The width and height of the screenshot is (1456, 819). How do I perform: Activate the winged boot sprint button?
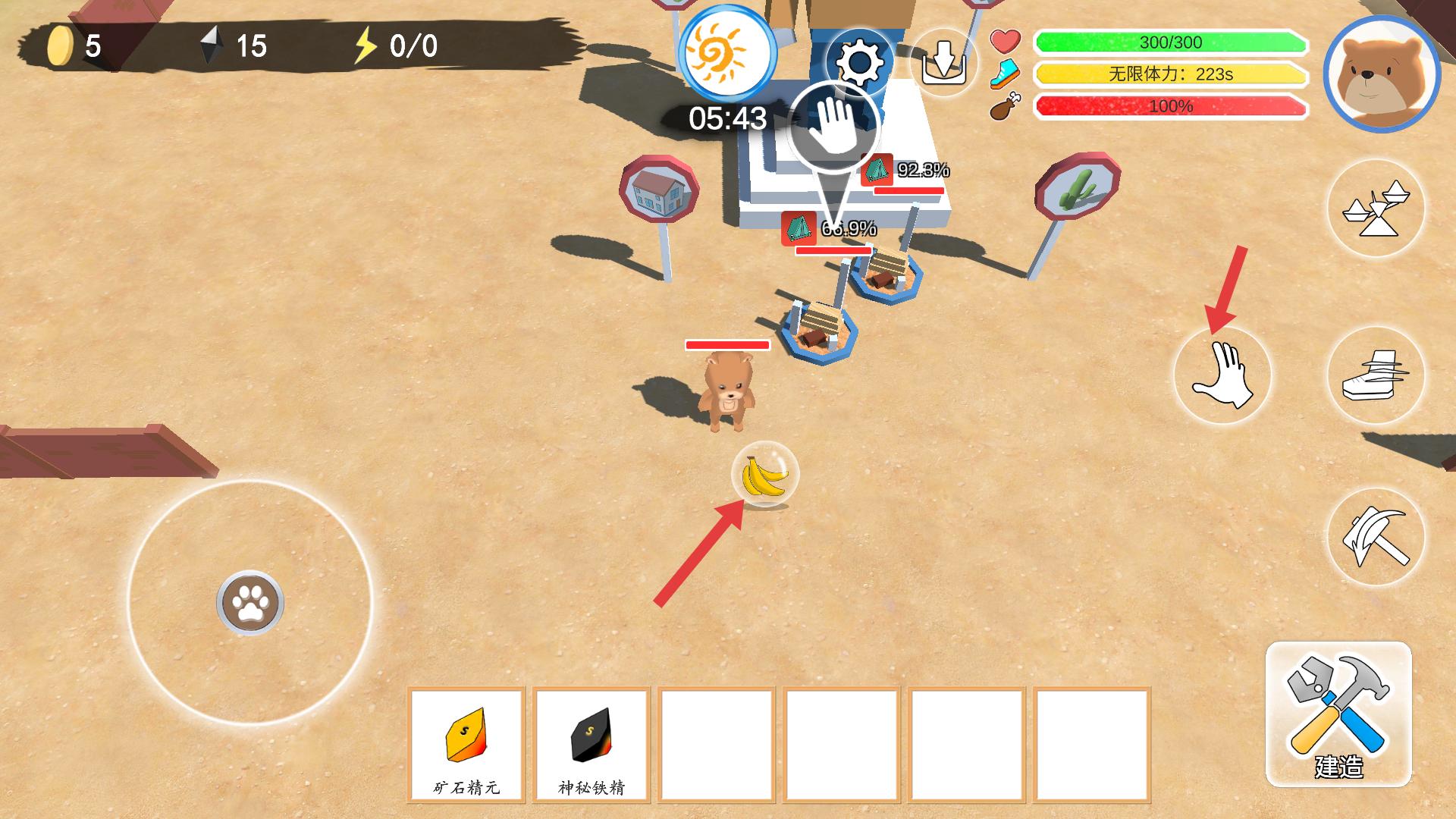click(1375, 375)
